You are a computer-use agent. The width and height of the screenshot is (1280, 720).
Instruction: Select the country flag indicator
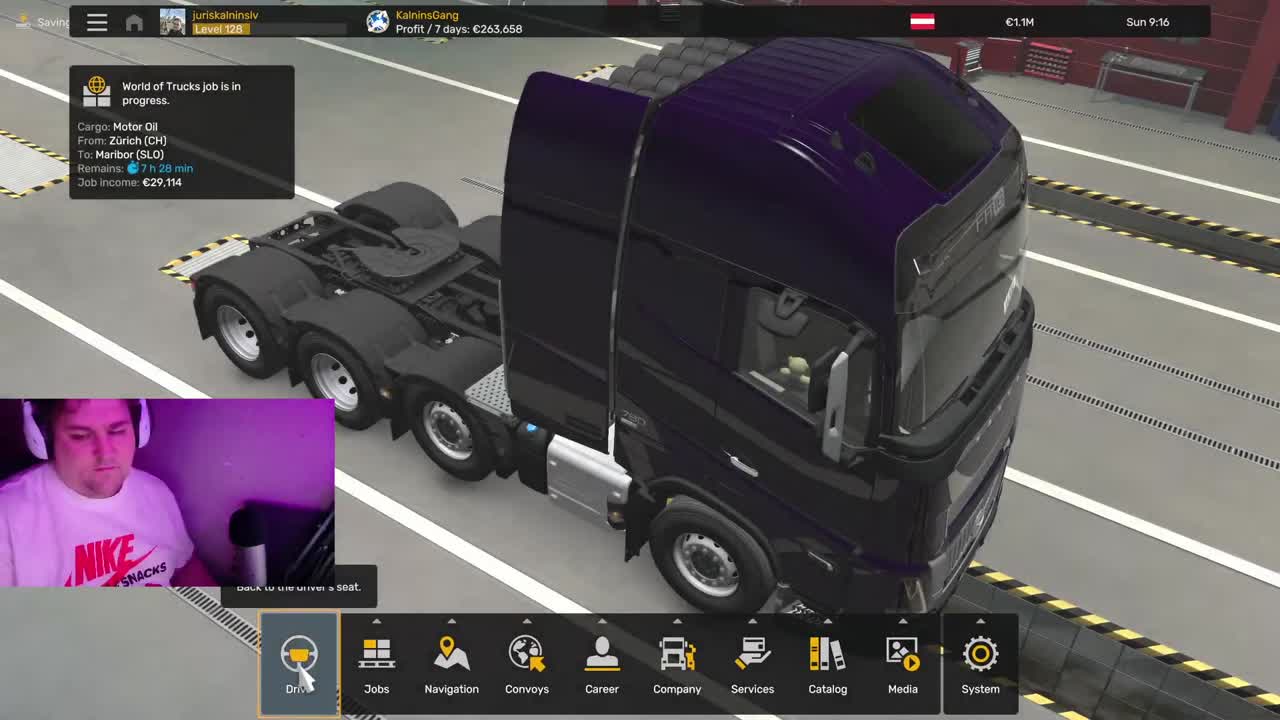coord(922,22)
